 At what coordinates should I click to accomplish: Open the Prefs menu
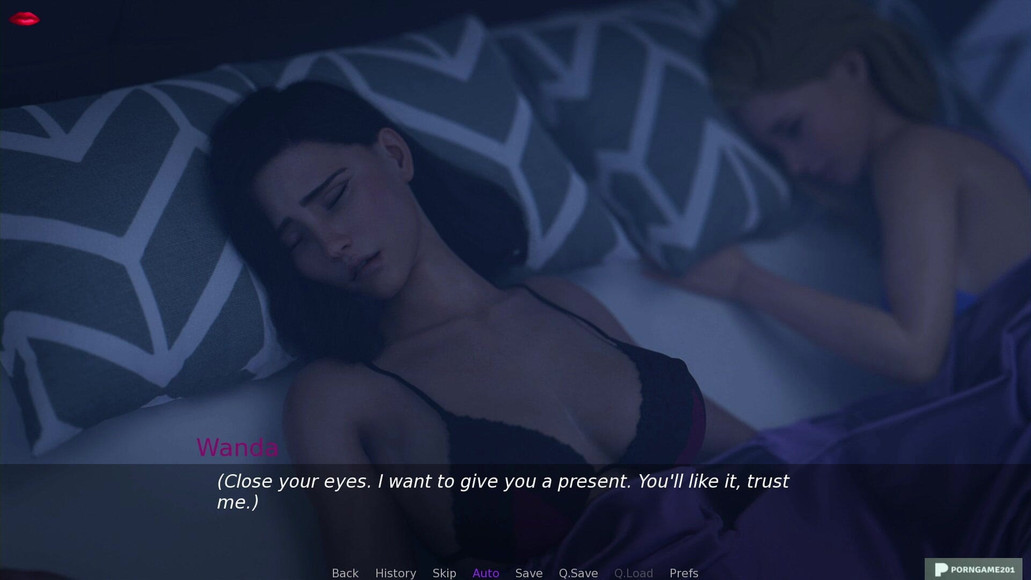click(684, 573)
